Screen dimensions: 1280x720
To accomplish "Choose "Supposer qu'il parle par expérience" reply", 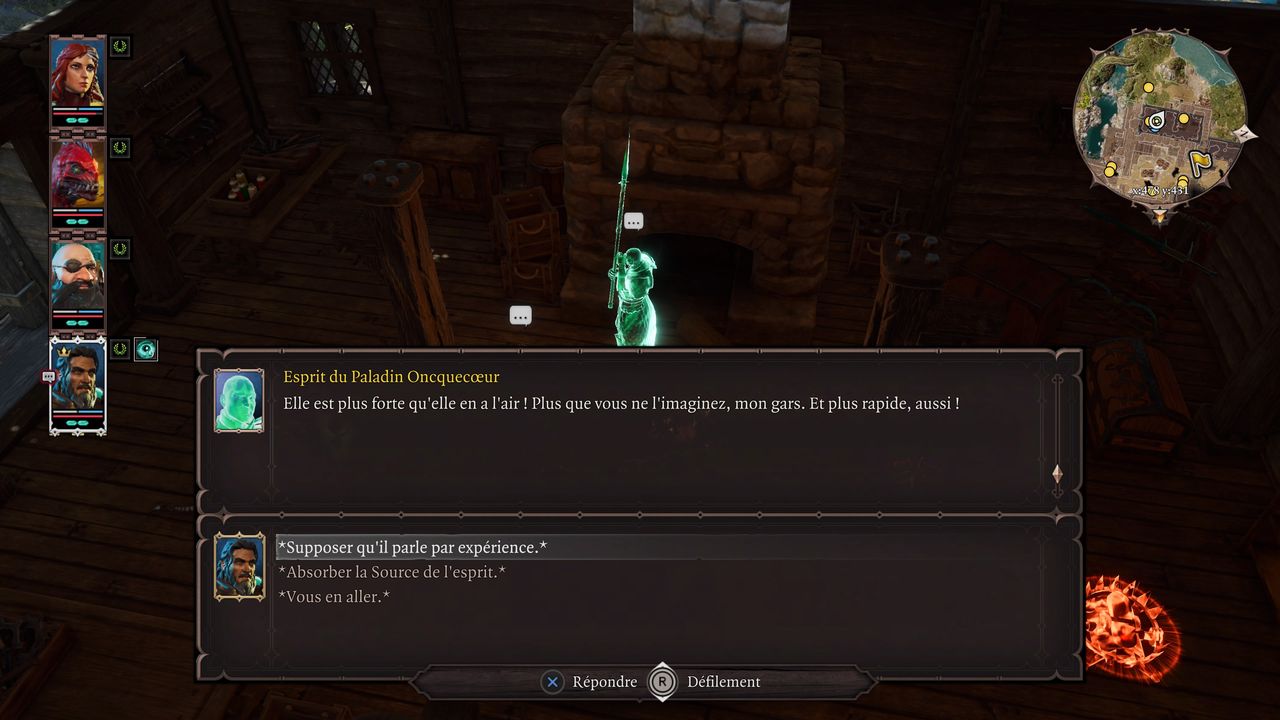I will [x=412, y=547].
